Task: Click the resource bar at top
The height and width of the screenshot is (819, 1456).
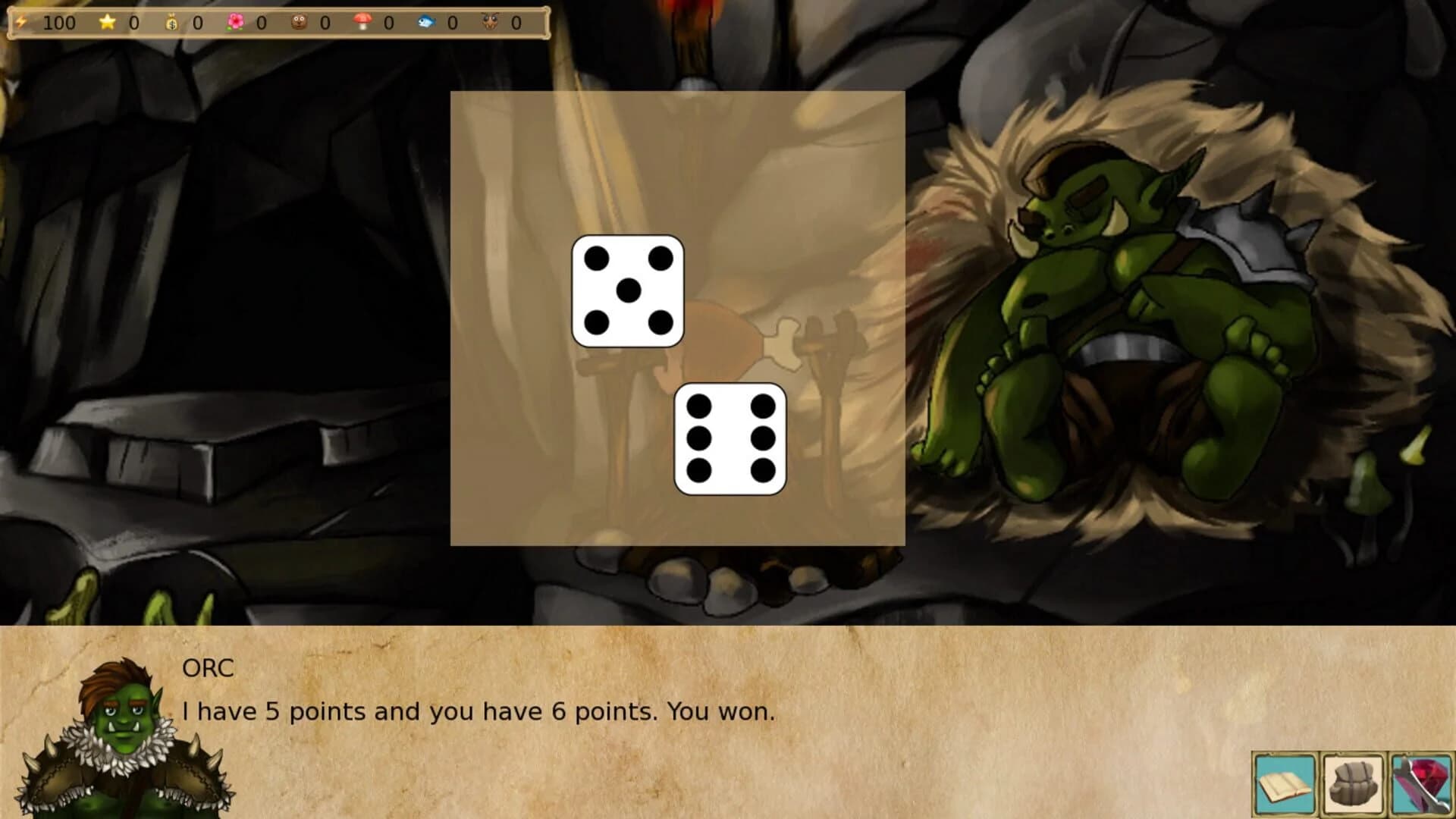Action: pos(273,23)
